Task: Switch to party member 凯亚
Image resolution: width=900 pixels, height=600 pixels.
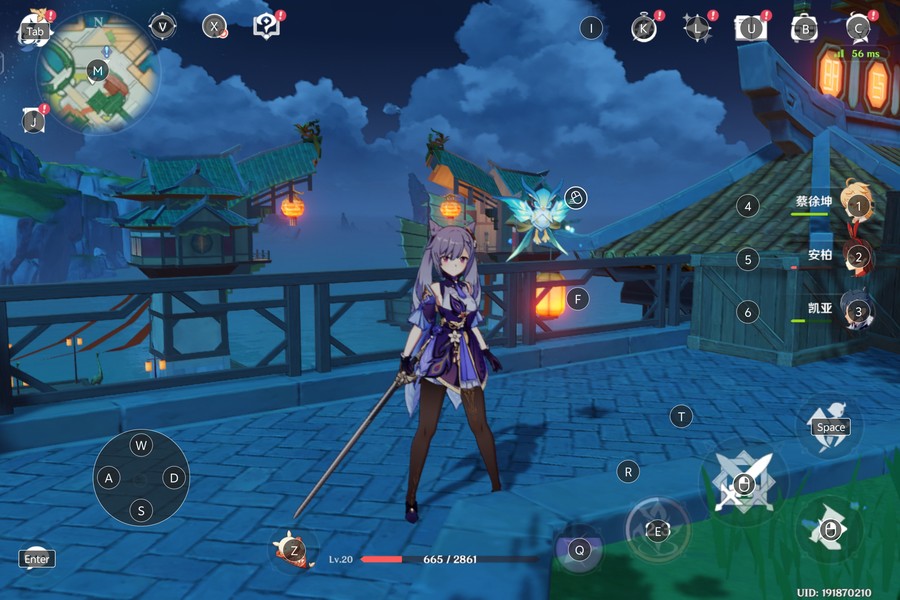Action: [x=856, y=311]
